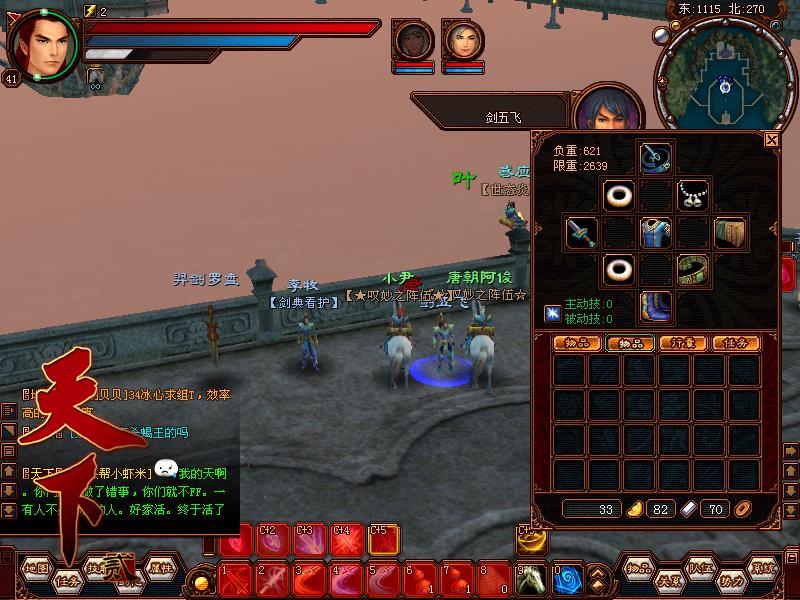Open the 任务 tab in the bag panel
The width and height of the screenshot is (800, 600).
(735, 343)
